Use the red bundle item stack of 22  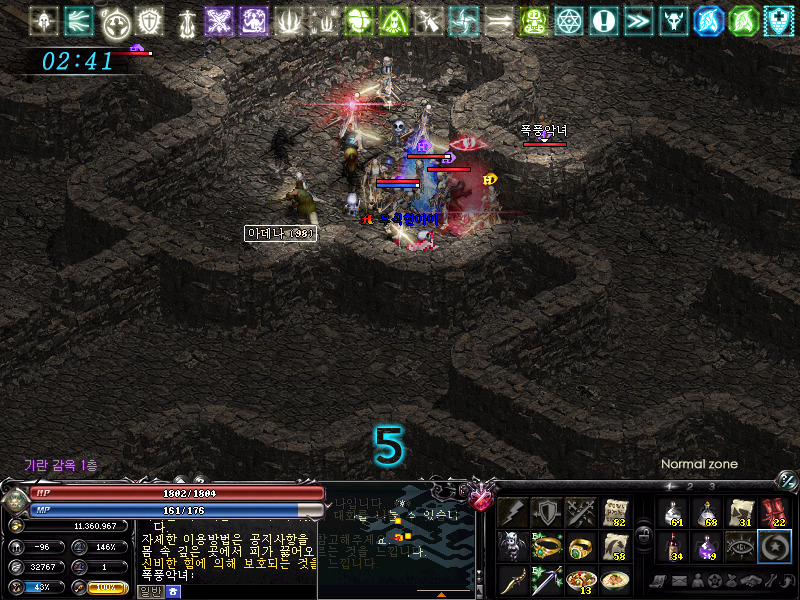pos(774,513)
